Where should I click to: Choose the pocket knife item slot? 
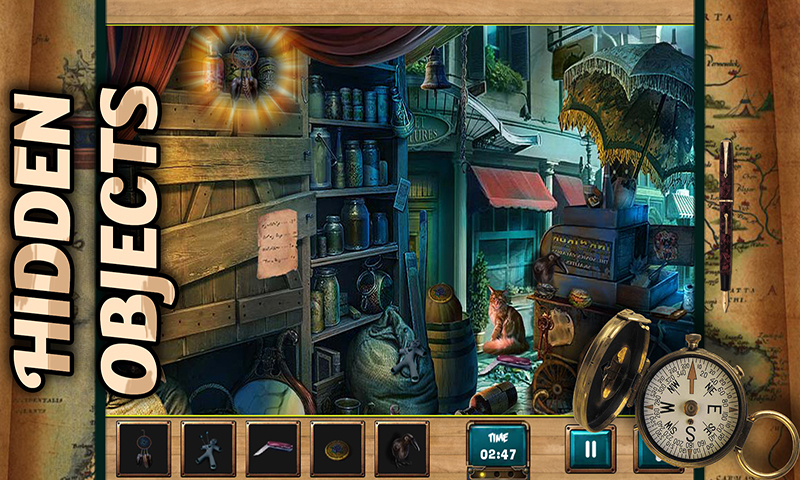pyautogui.click(x=273, y=448)
